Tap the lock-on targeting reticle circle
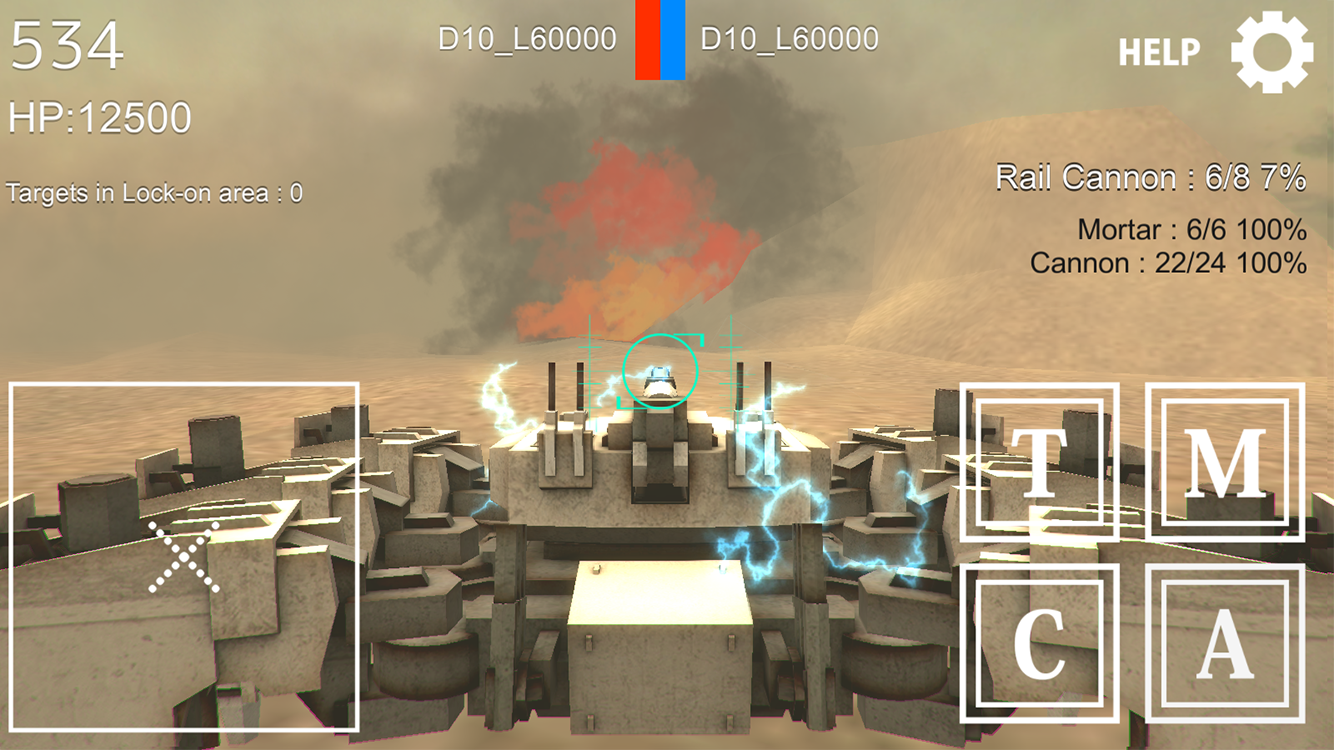1334x750 pixels. coord(662,370)
